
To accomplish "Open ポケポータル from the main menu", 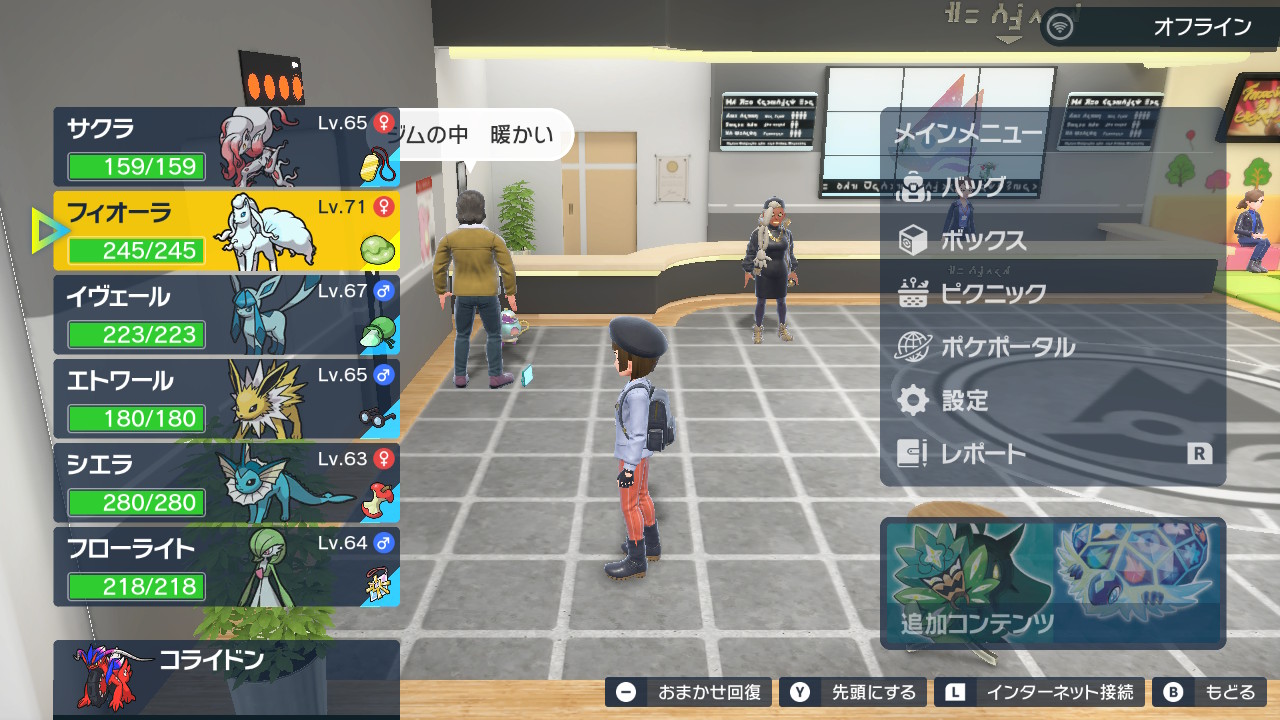I will (x=1007, y=348).
